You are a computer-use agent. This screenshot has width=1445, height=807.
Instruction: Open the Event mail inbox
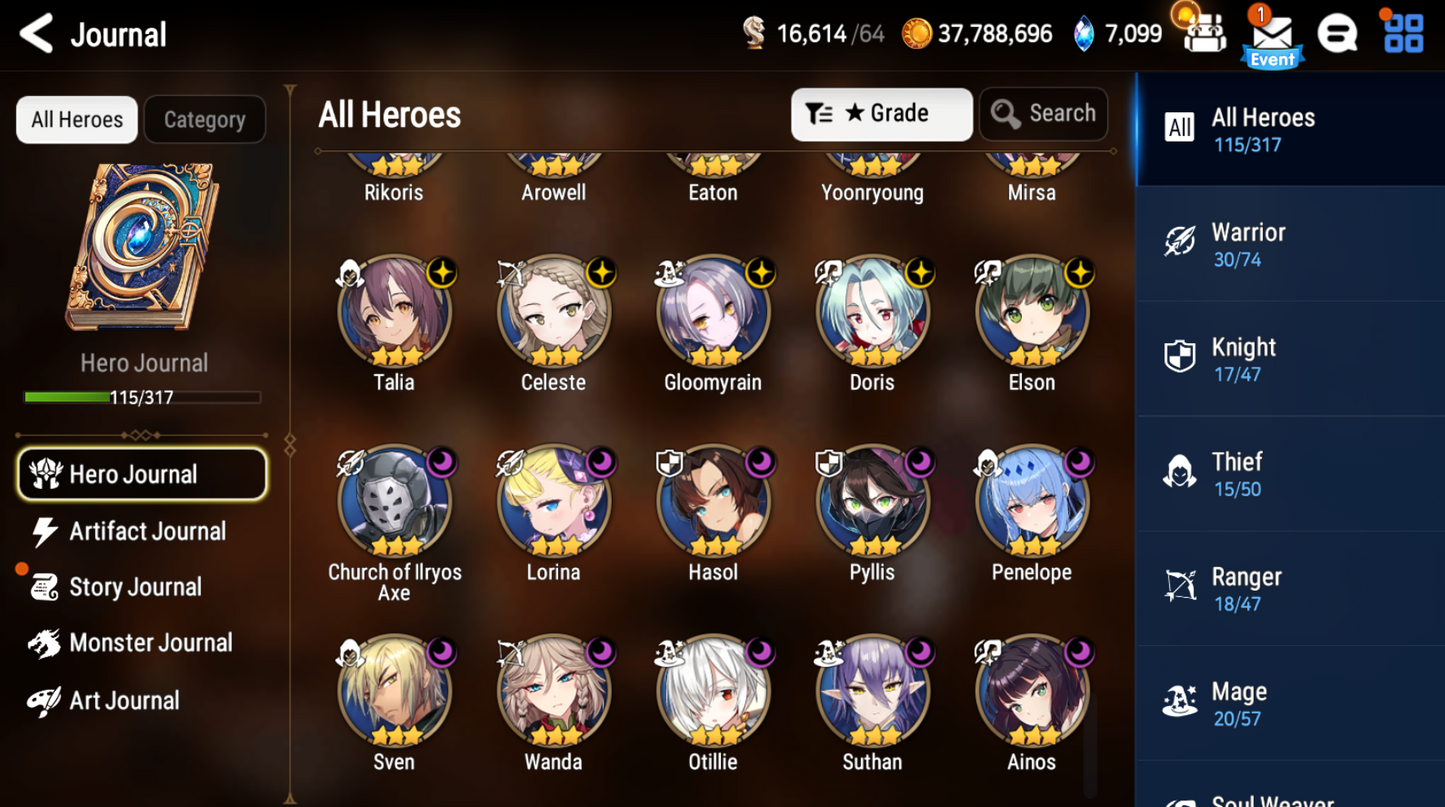1272,35
